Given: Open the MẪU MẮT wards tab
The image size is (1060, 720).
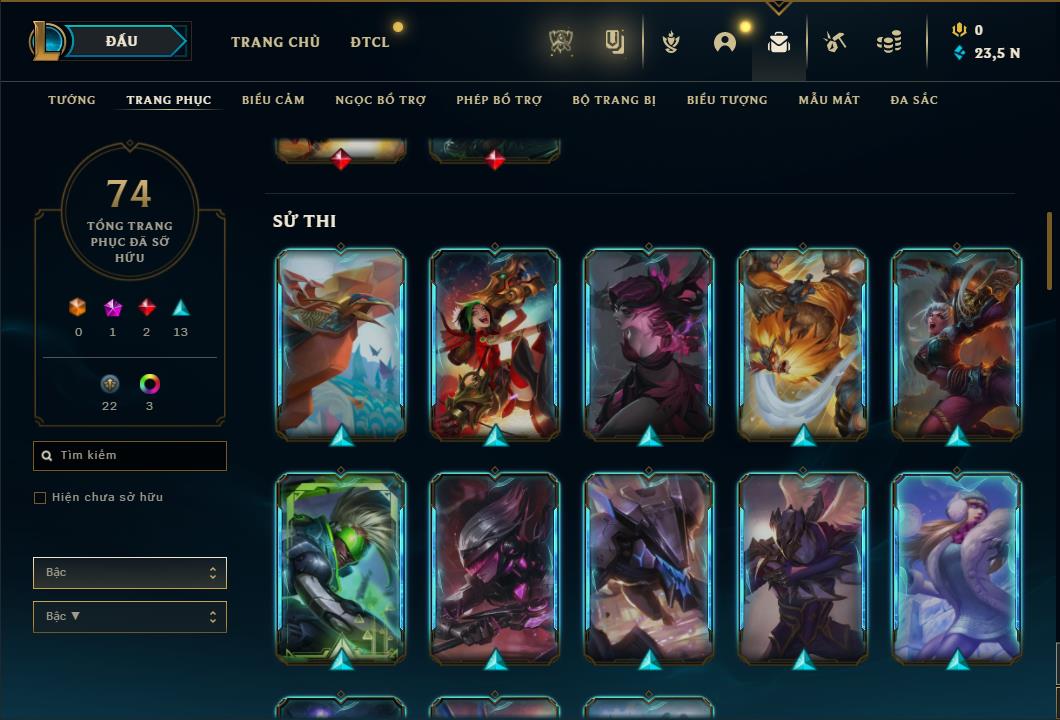Looking at the screenshot, I should coord(829,100).
